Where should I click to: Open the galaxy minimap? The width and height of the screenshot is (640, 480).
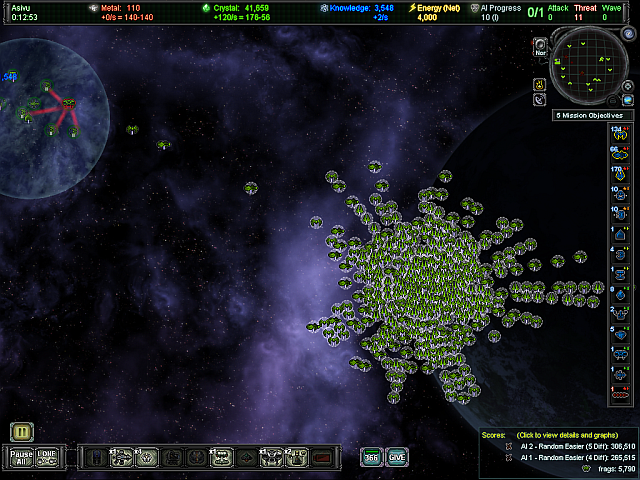(x=591, y=65)
